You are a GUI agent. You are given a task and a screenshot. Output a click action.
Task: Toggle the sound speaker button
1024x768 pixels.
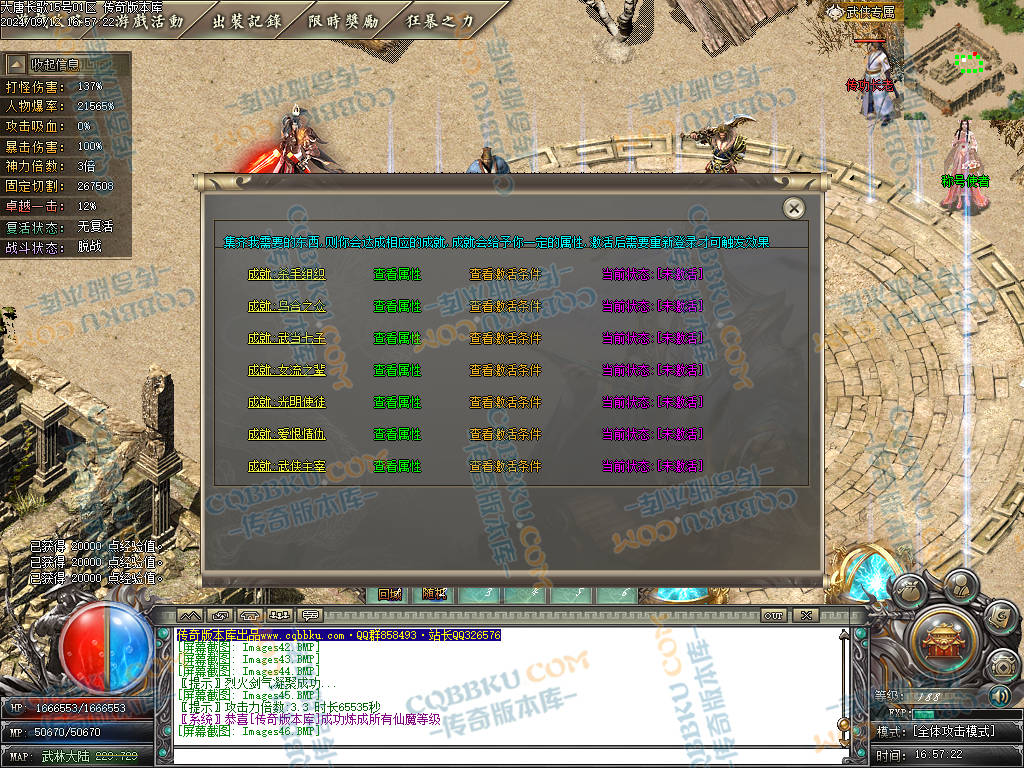[999, 695]
